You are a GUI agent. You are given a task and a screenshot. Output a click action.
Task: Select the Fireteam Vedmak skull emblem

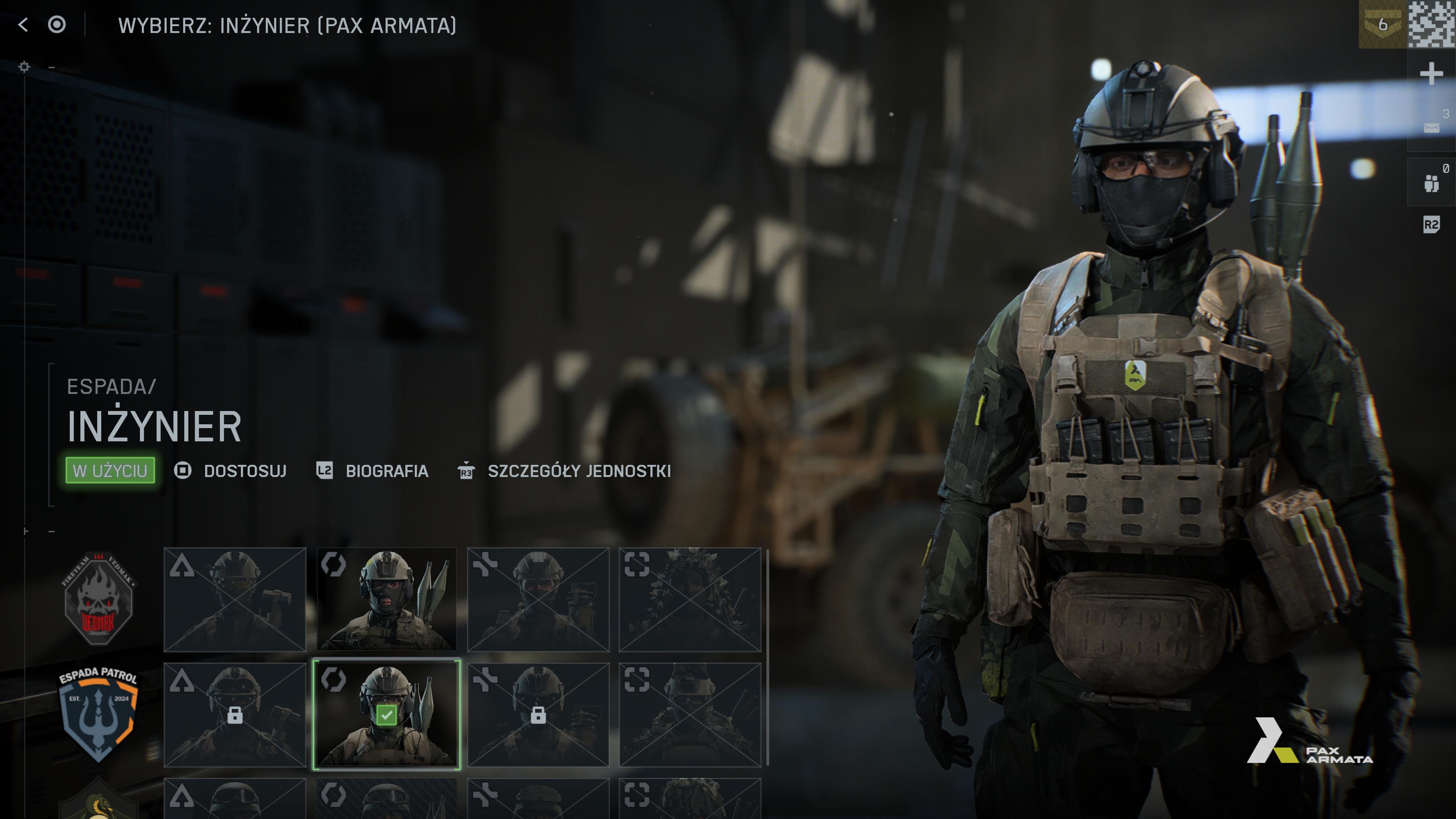click(99, 599)
